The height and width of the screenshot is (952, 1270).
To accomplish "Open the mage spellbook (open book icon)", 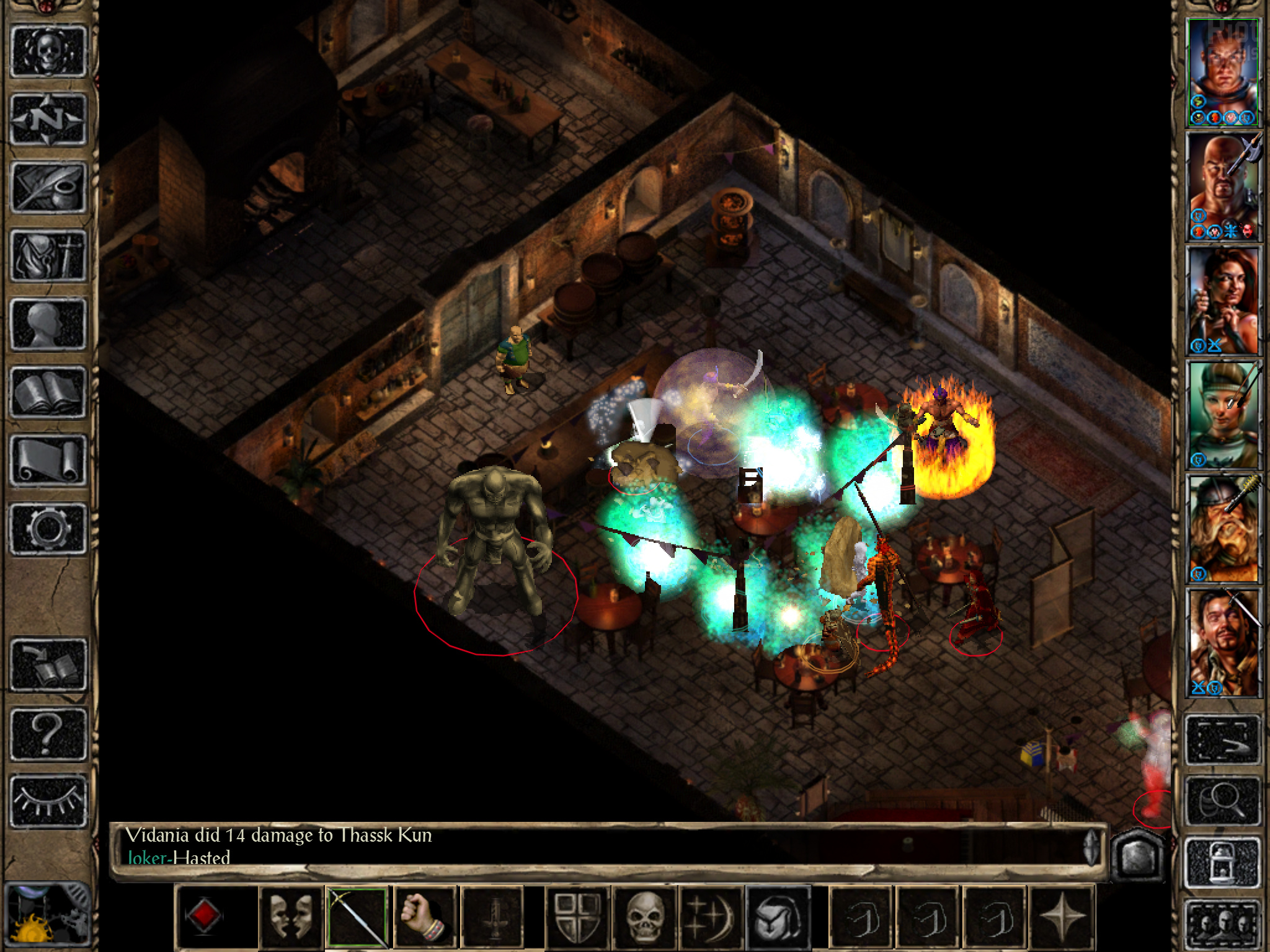I will coord(48,392).
